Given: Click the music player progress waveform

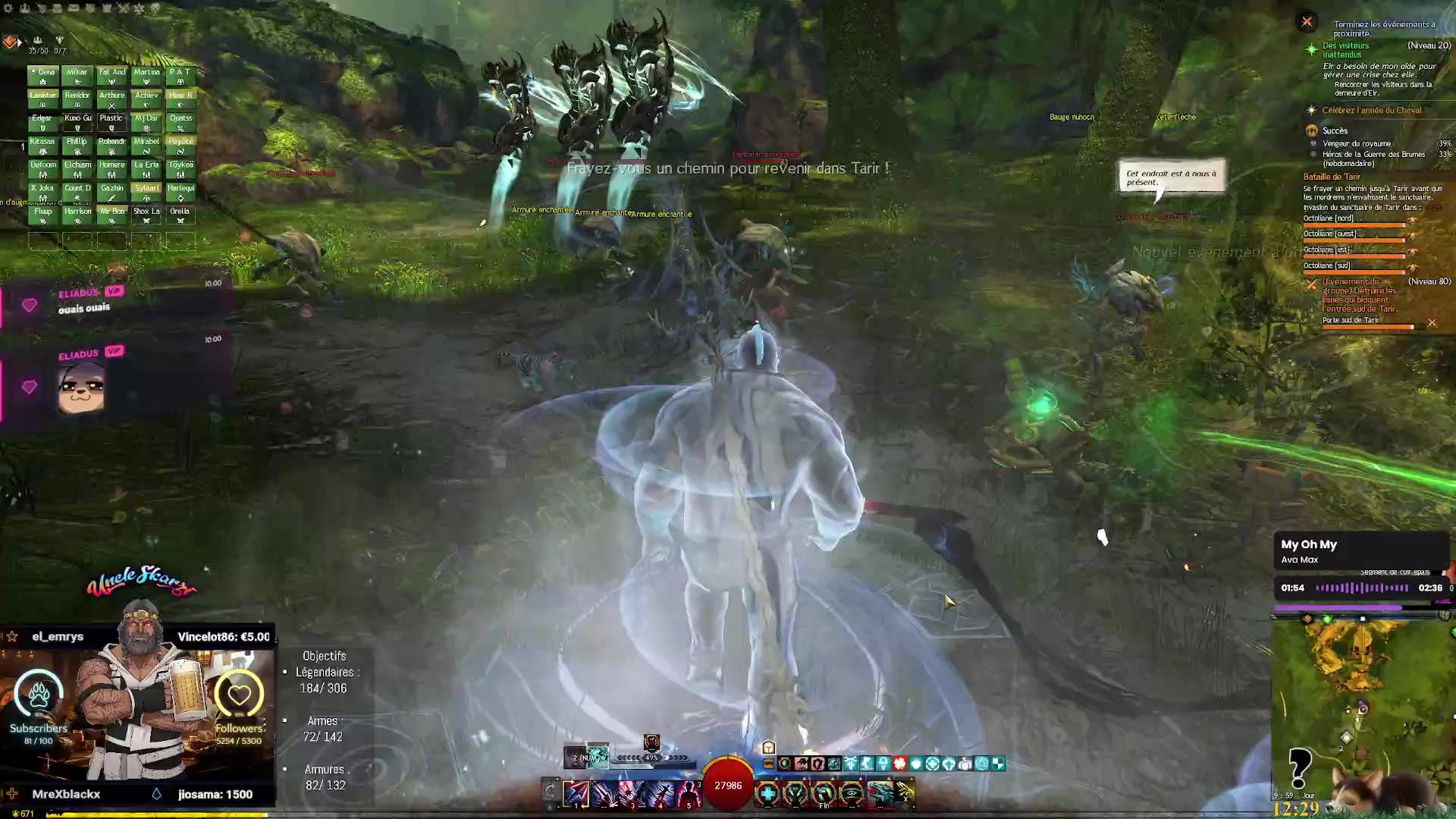Looking at the screenshot, I should (x=1362, y=588).
